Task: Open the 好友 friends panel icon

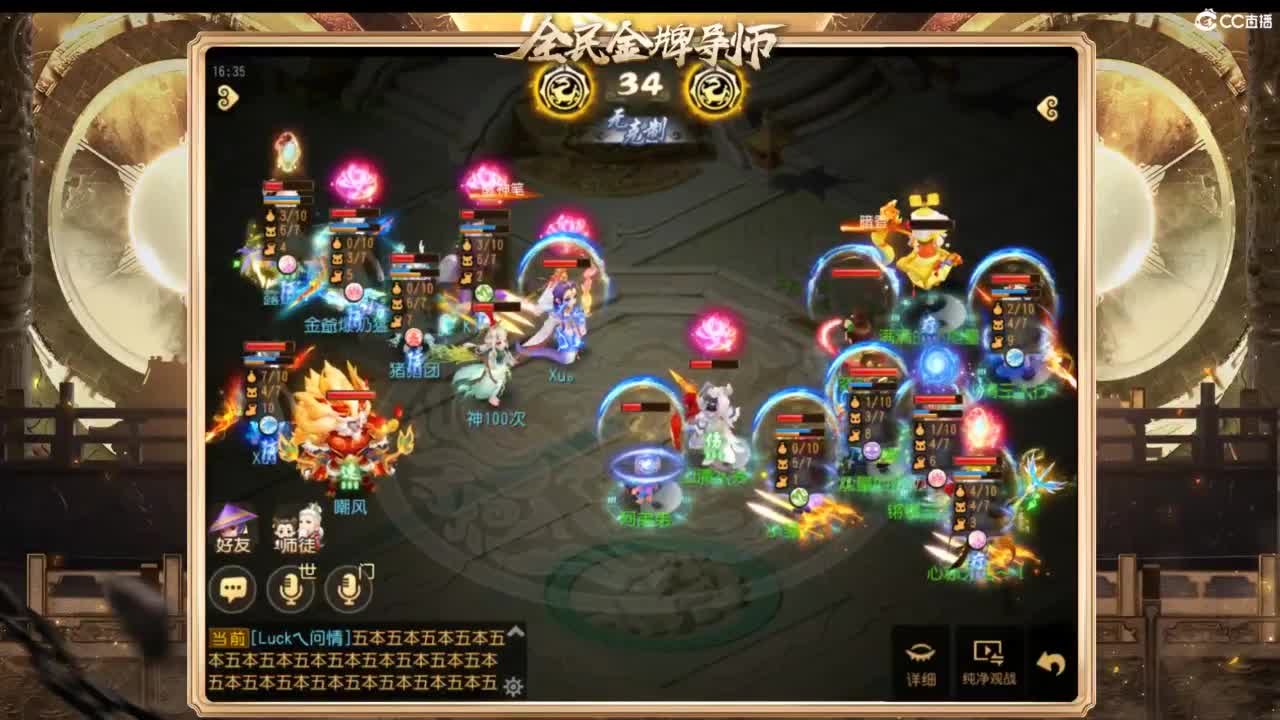Action: click(x=231, y=528)
